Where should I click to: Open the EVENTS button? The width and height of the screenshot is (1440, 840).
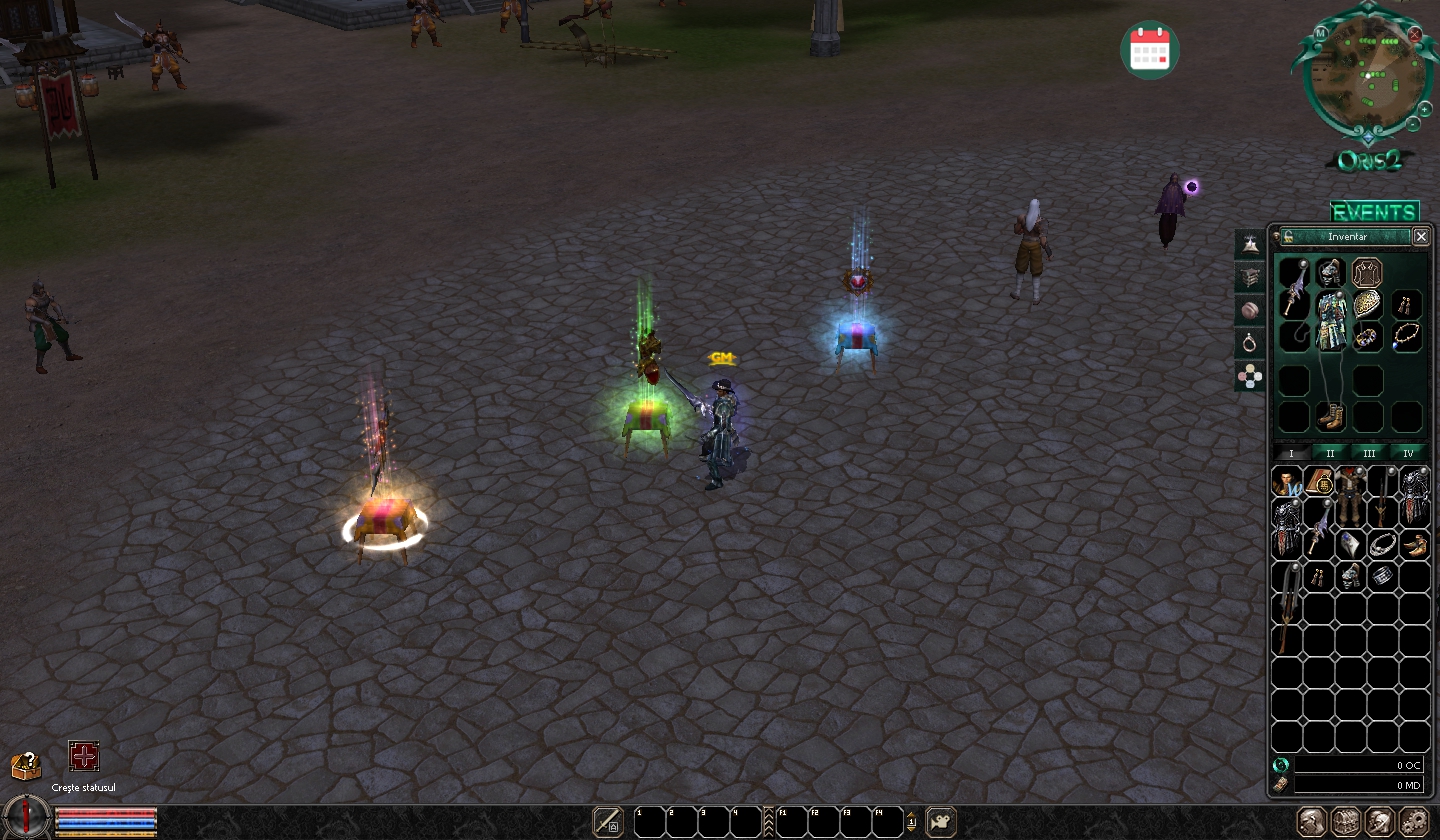tap(1374, 212)
